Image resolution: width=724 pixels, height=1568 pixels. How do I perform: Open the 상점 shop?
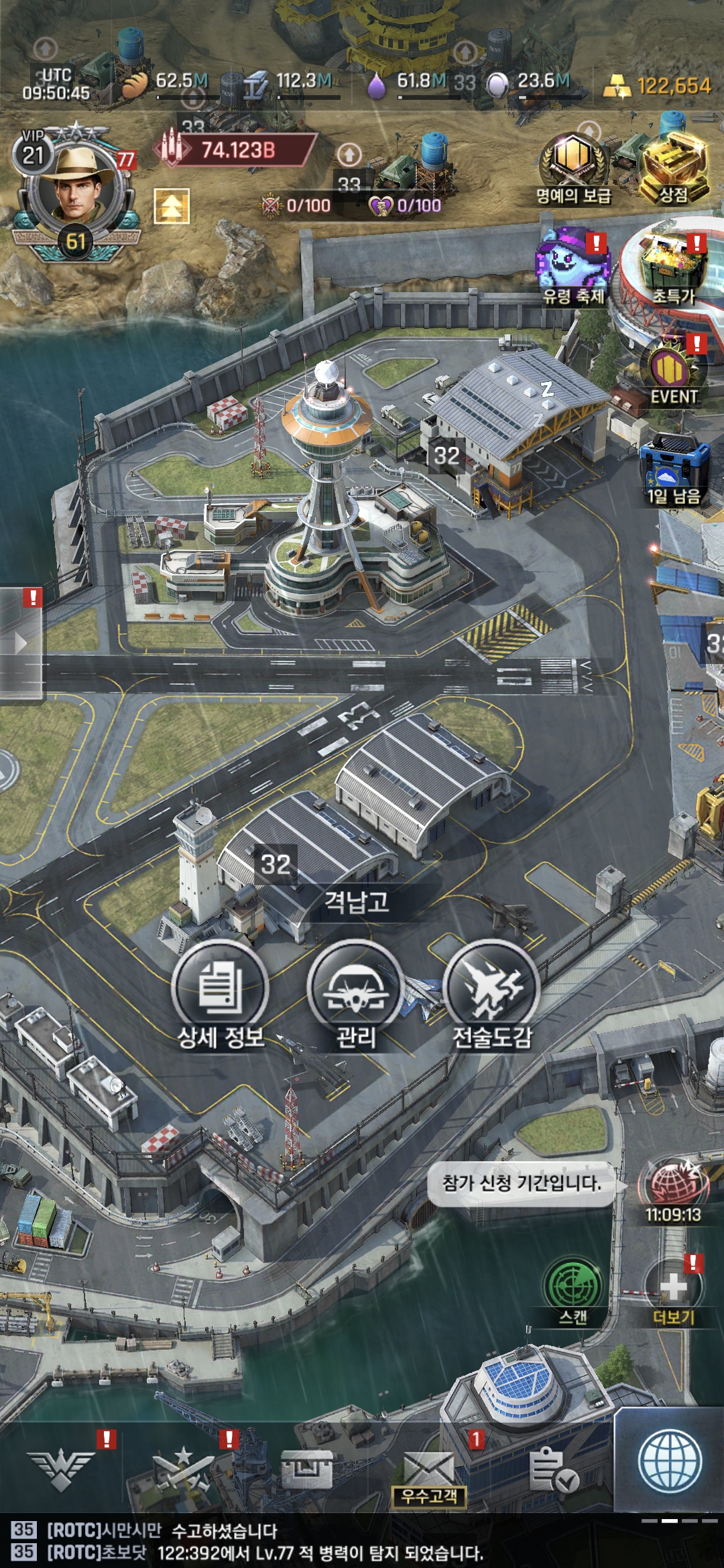(x=674, y=161)
